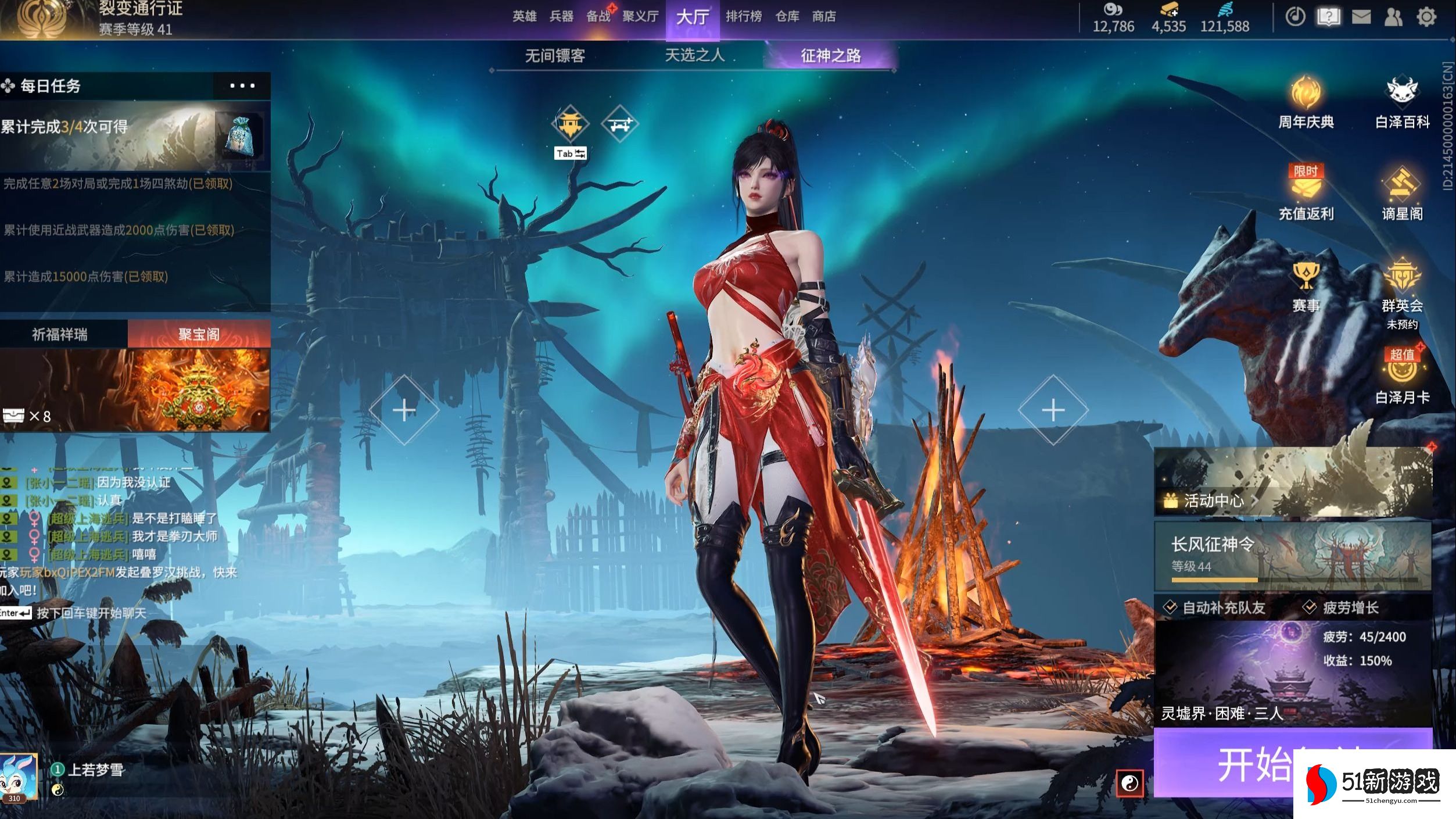This screenshot has height=819, width=1456.
Task: Open the 排行榜 leaderboard
Action: pyautogui.click(x=743, y=16)
